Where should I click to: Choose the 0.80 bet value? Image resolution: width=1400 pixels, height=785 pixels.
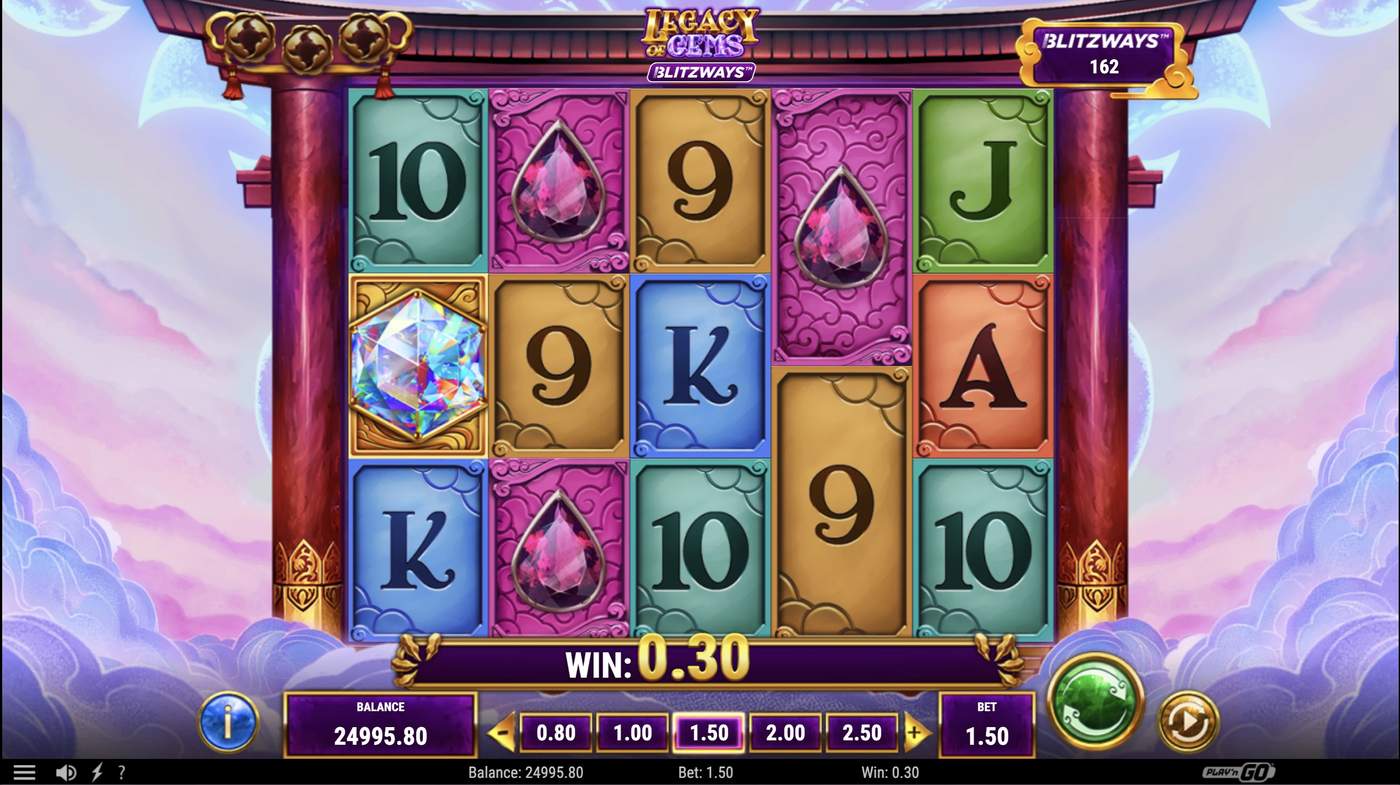pos(555,732)
